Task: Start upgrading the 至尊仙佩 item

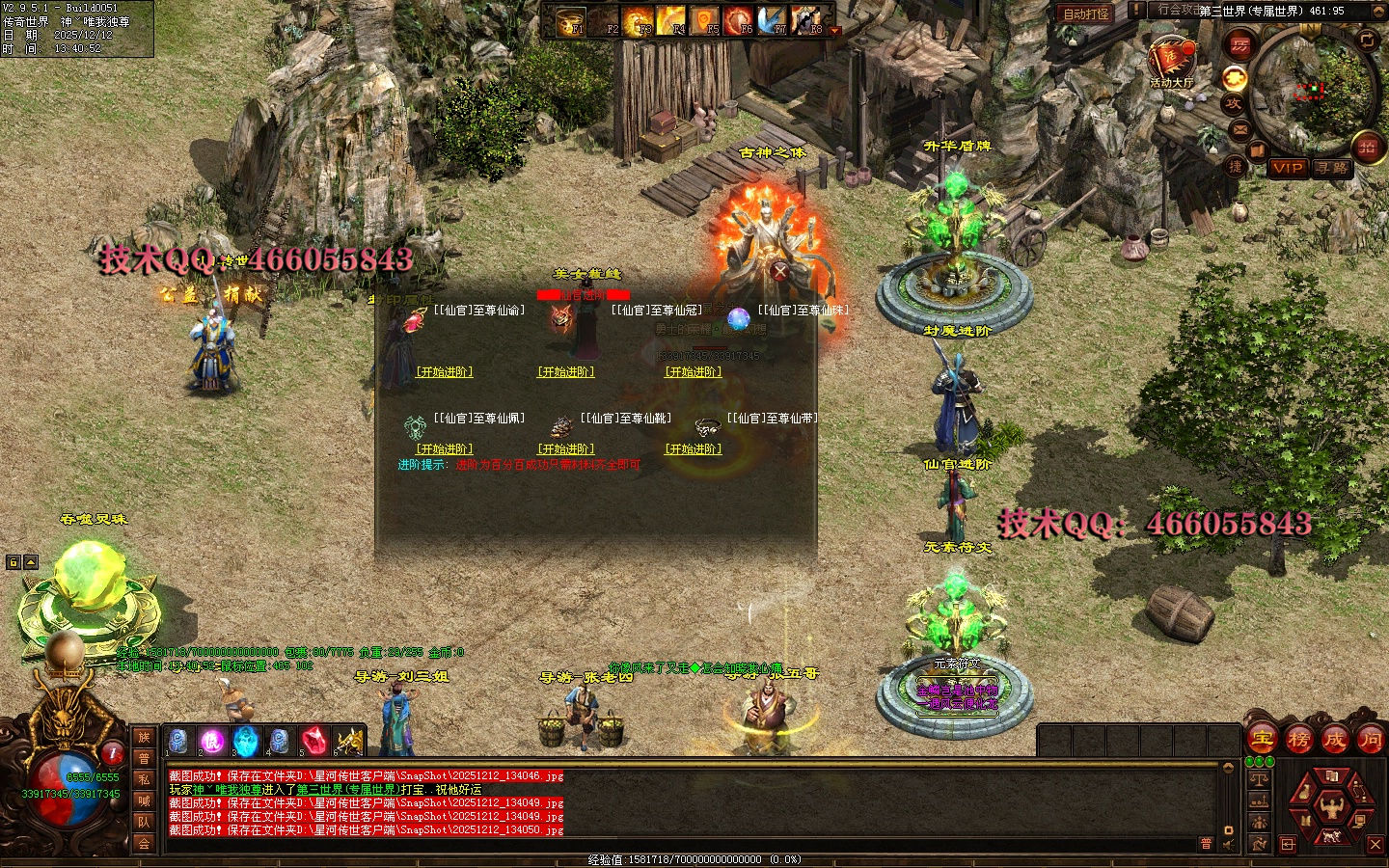Action: coord(445,449)
